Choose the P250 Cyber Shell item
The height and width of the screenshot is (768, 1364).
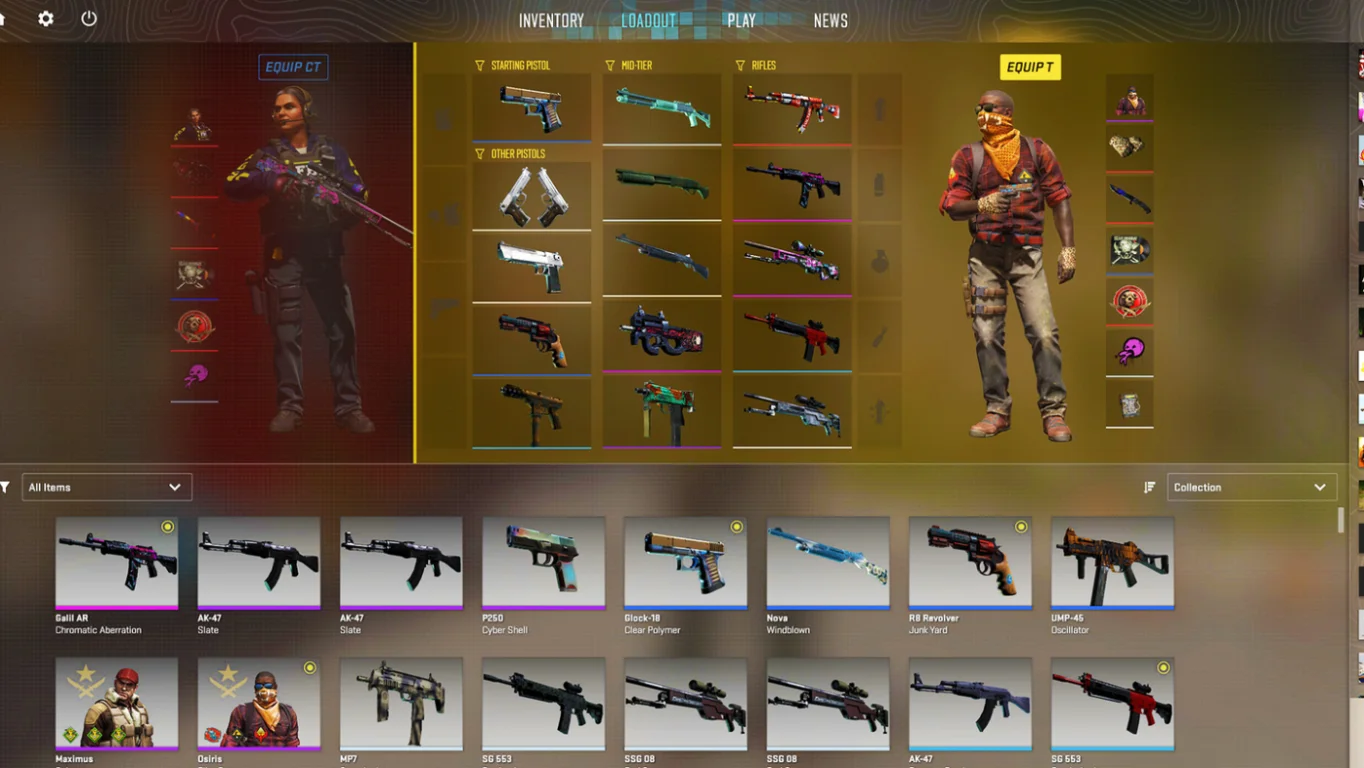point(543,562)
